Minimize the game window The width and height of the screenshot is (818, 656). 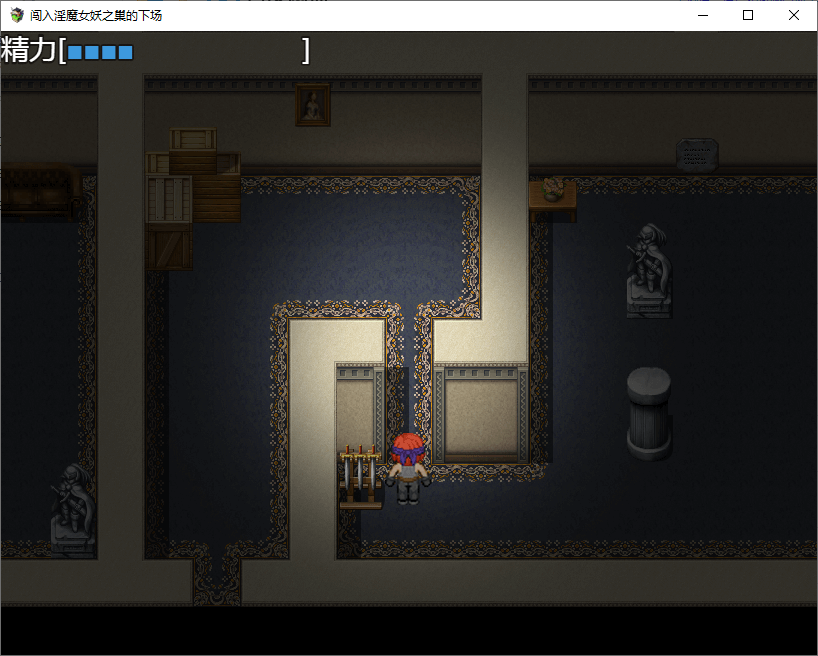point(702,15)
